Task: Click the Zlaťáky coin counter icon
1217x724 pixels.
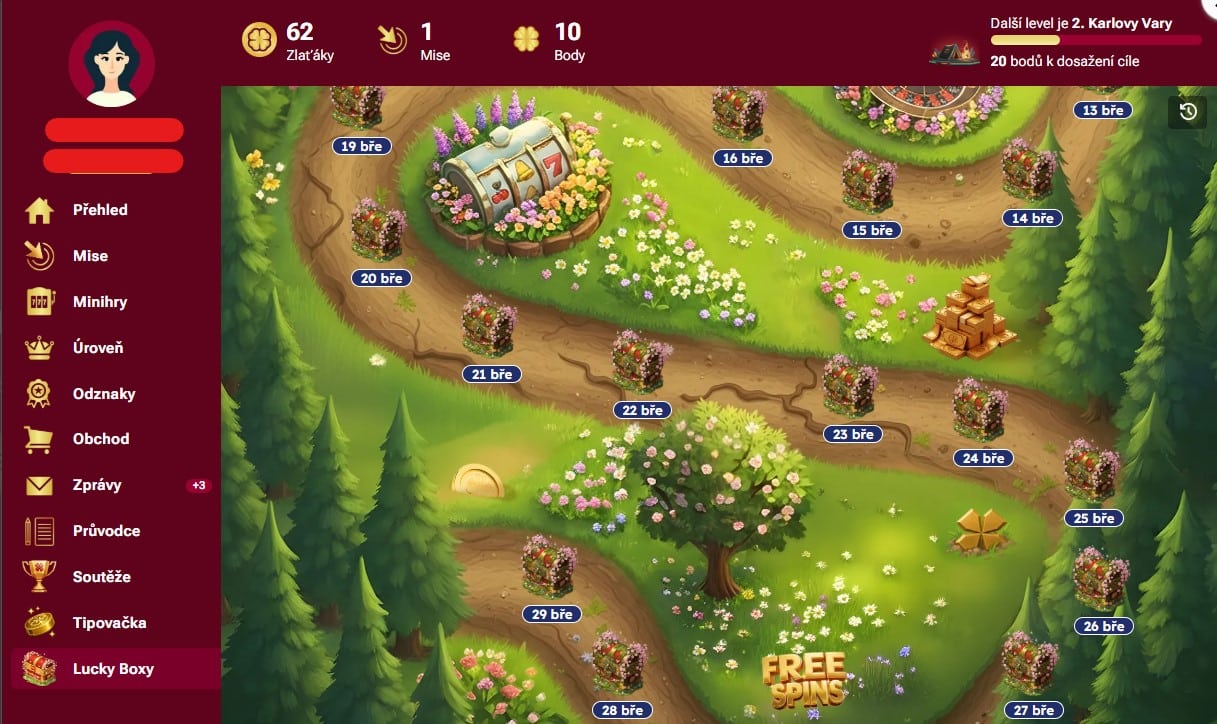Action: (x=259, y=40)
